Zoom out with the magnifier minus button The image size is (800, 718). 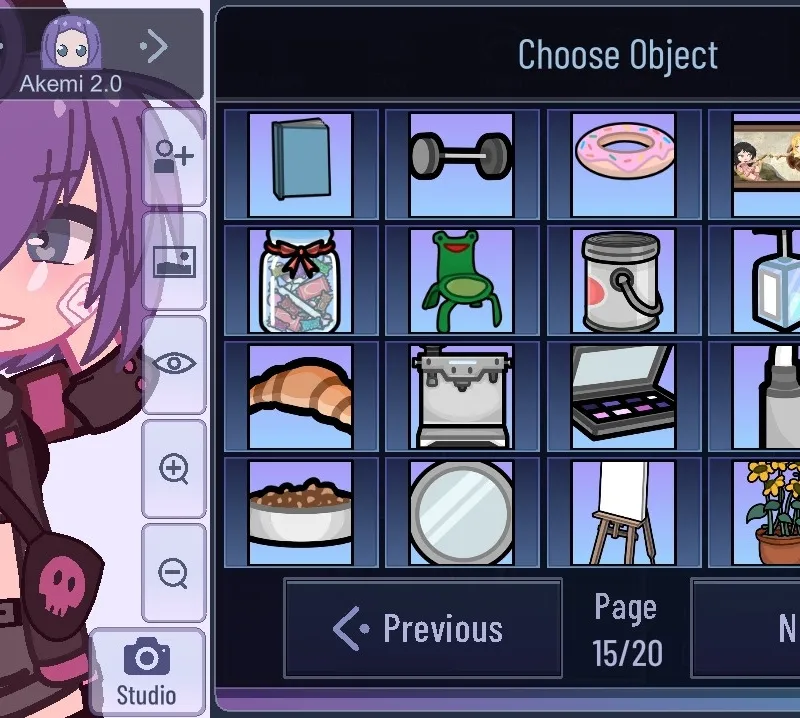(174, 573)
